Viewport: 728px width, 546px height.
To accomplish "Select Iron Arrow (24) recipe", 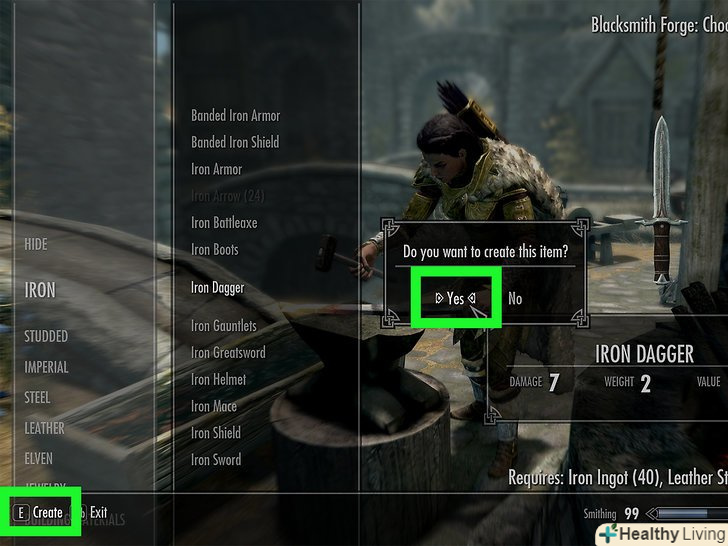I will pos(227,196).
